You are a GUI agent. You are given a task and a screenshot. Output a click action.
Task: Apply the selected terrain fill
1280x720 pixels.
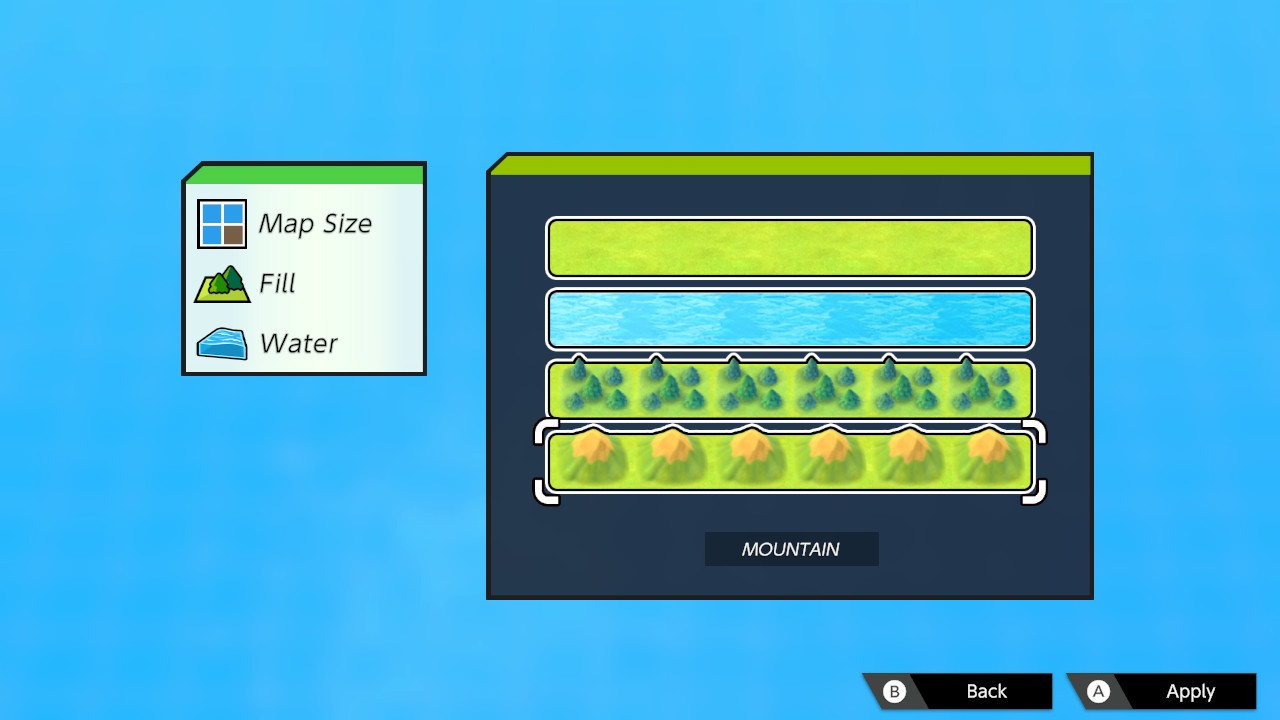click(1162, 691)
